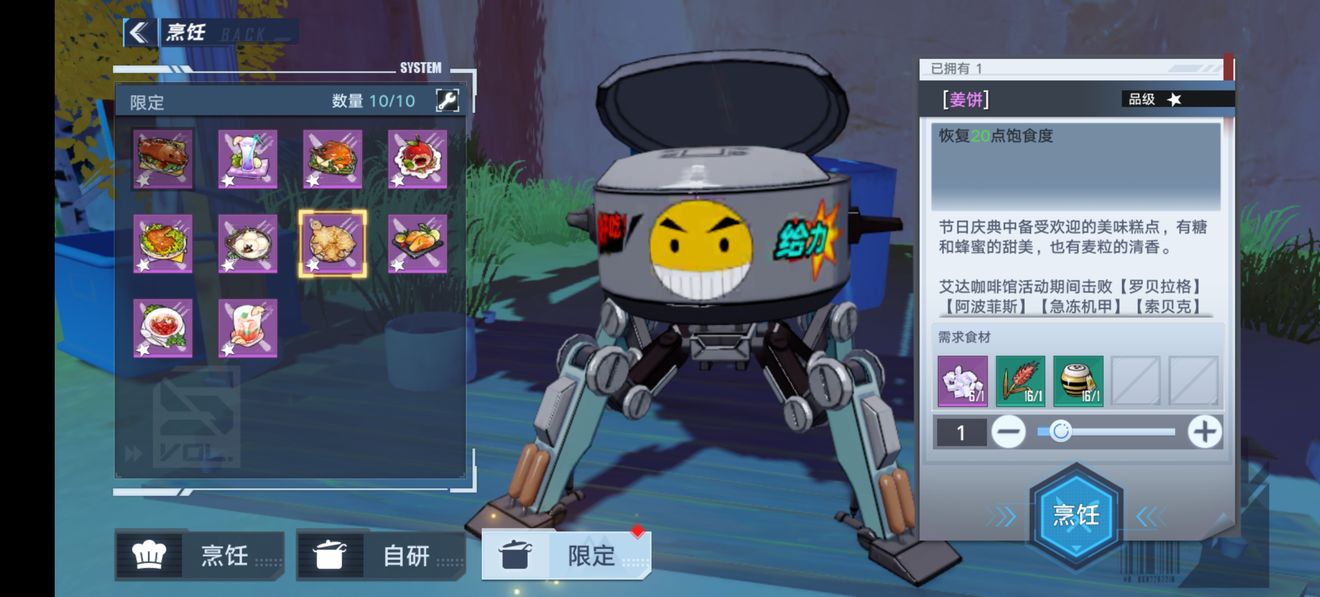Open the wrench tool icon beside 数量
Image resolution: width=1320 pixels, height=597 pixels.
(448, 101)
